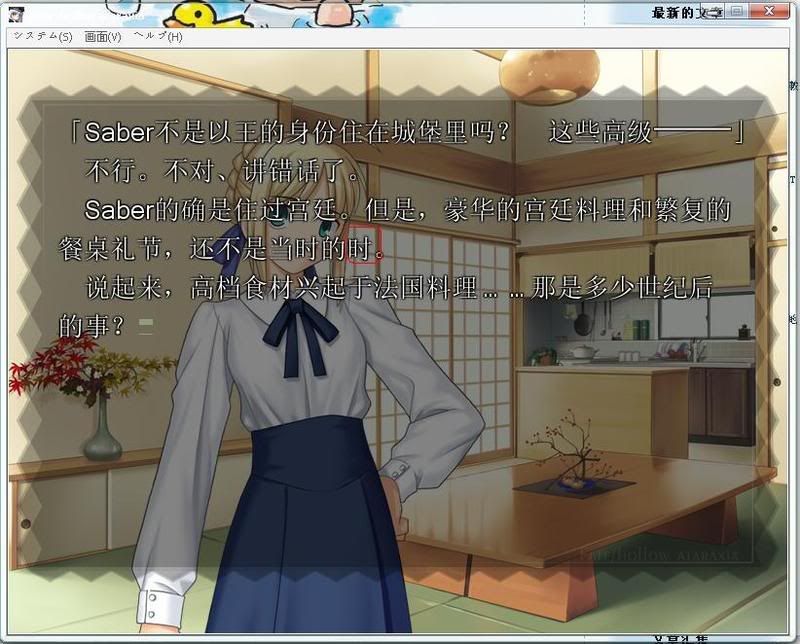Open the システム(S) menu
This screenshot has width=800, height=644.
point(42,36)
